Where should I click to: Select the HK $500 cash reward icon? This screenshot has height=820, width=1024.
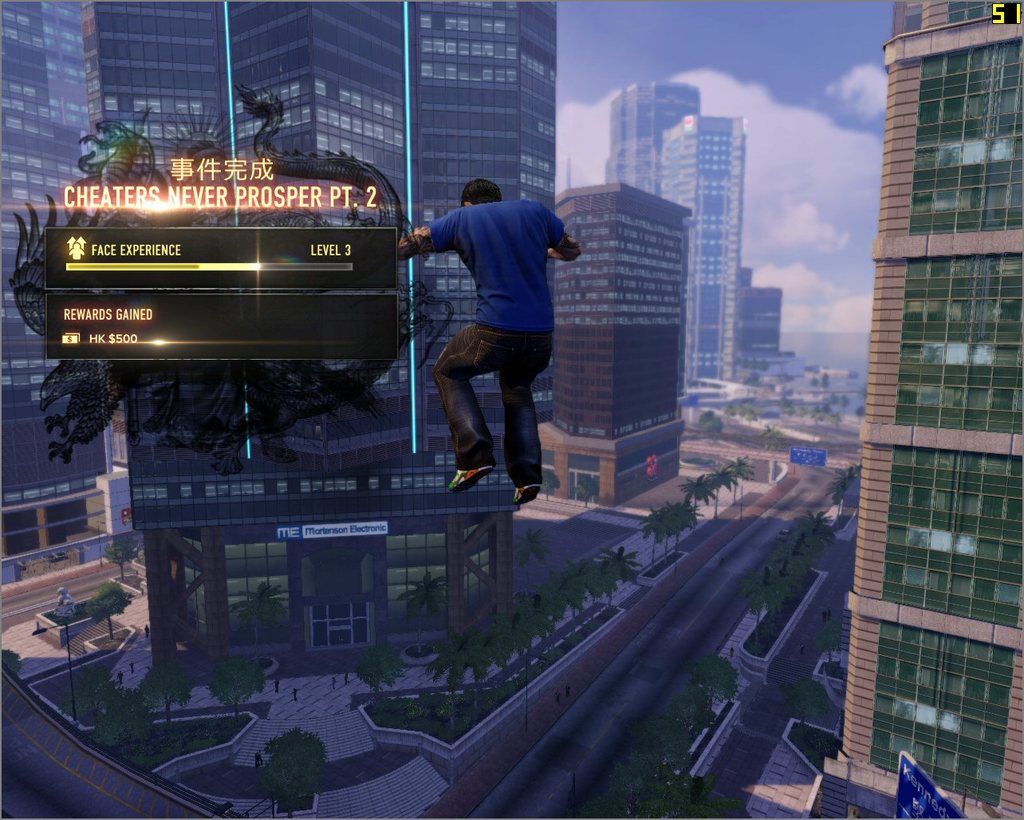pyautogui.click(x=72, y=339)
